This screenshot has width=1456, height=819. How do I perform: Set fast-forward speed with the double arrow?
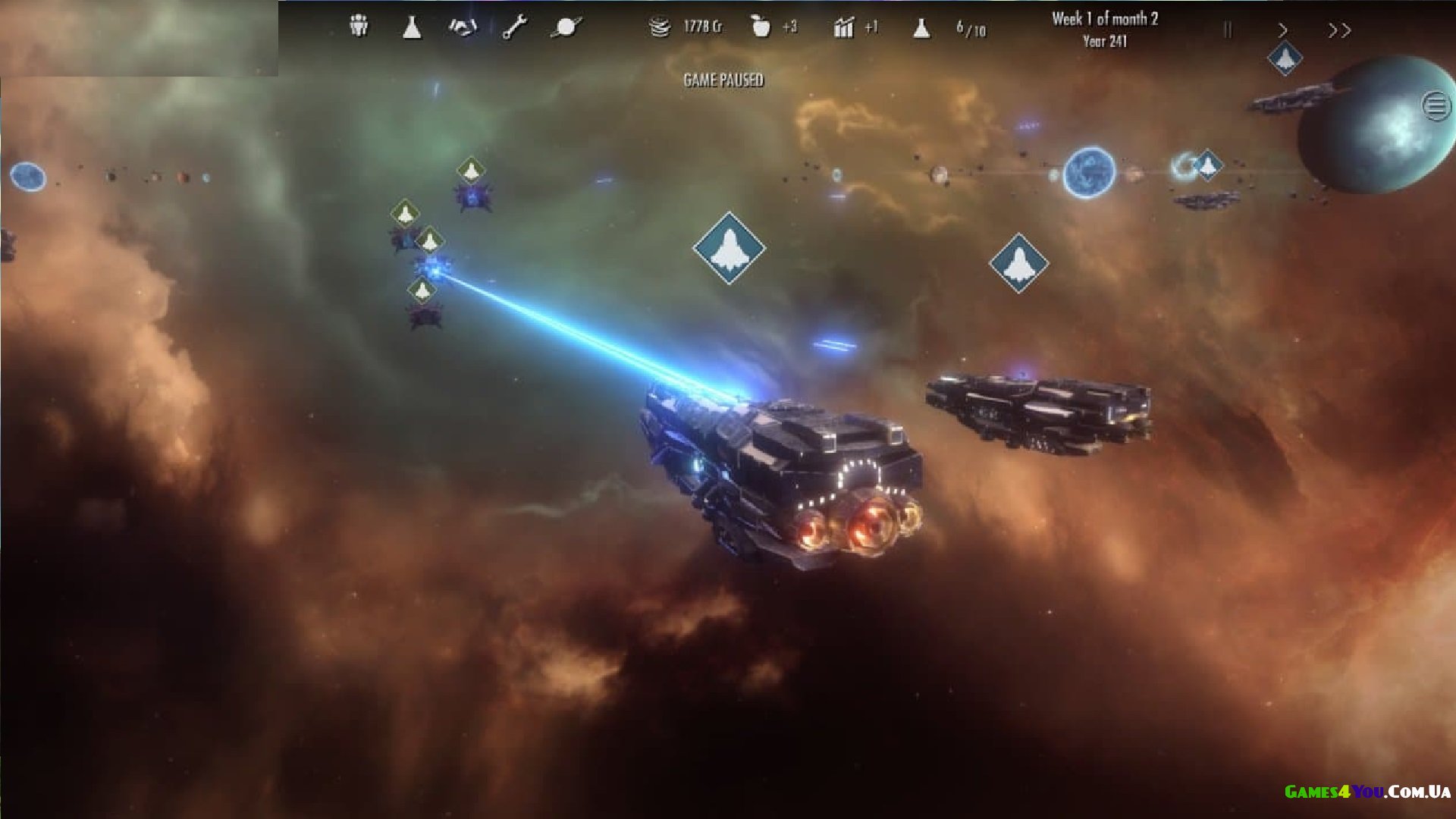tap(1339, 30)
